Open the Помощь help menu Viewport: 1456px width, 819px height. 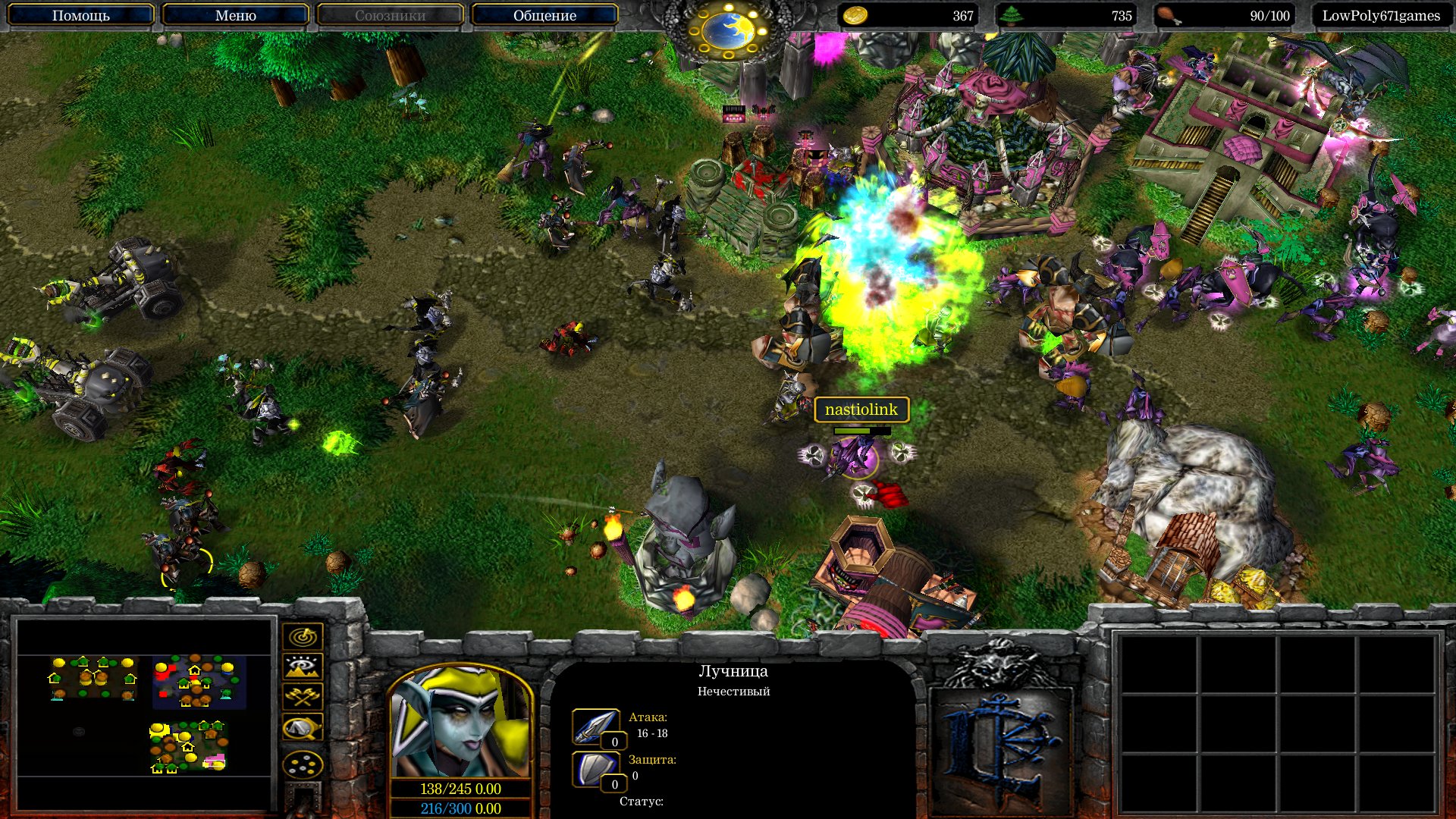pyautogui.click(x=80, y=15)
